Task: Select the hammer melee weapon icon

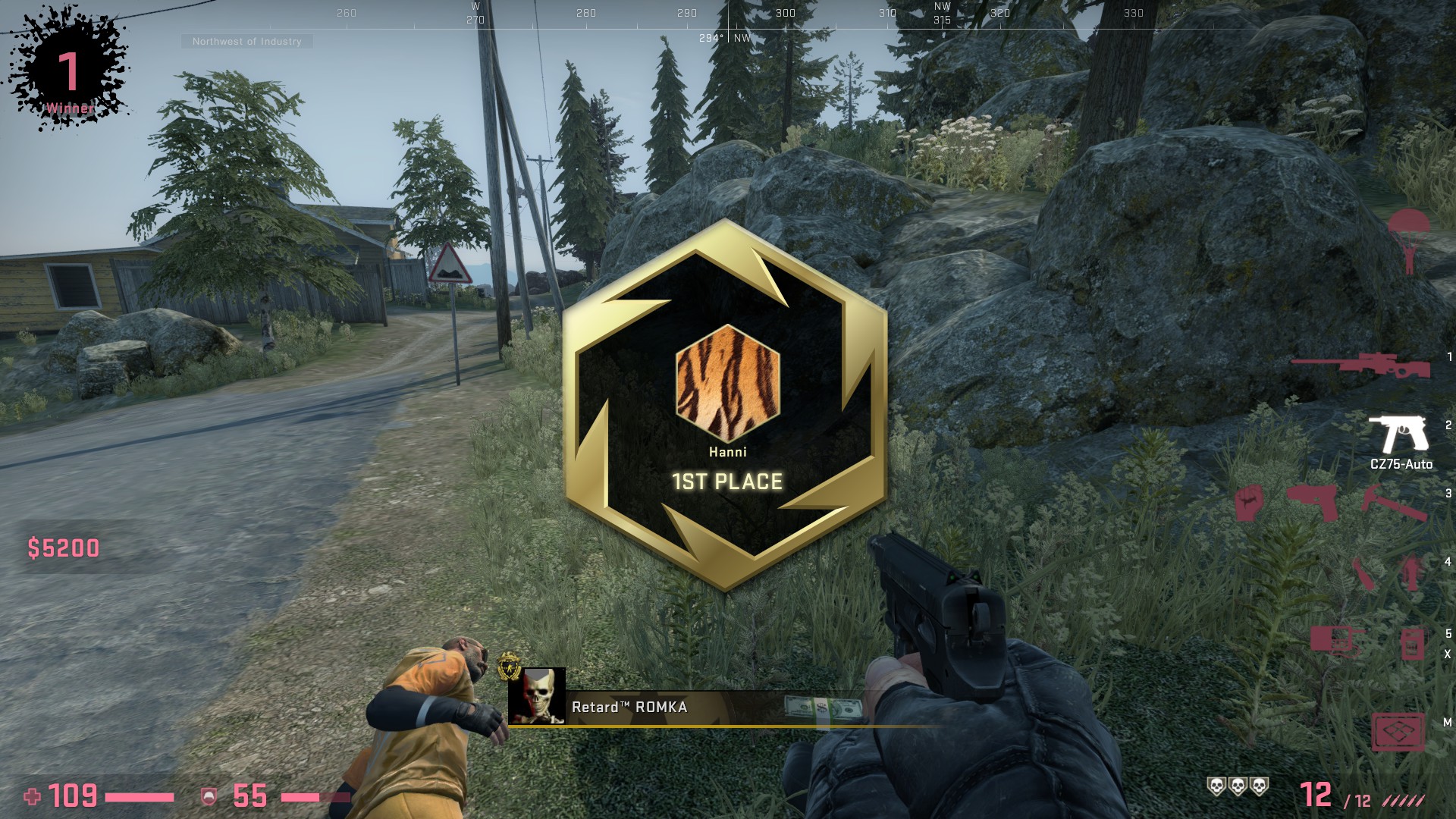Action: [1394, 503]
